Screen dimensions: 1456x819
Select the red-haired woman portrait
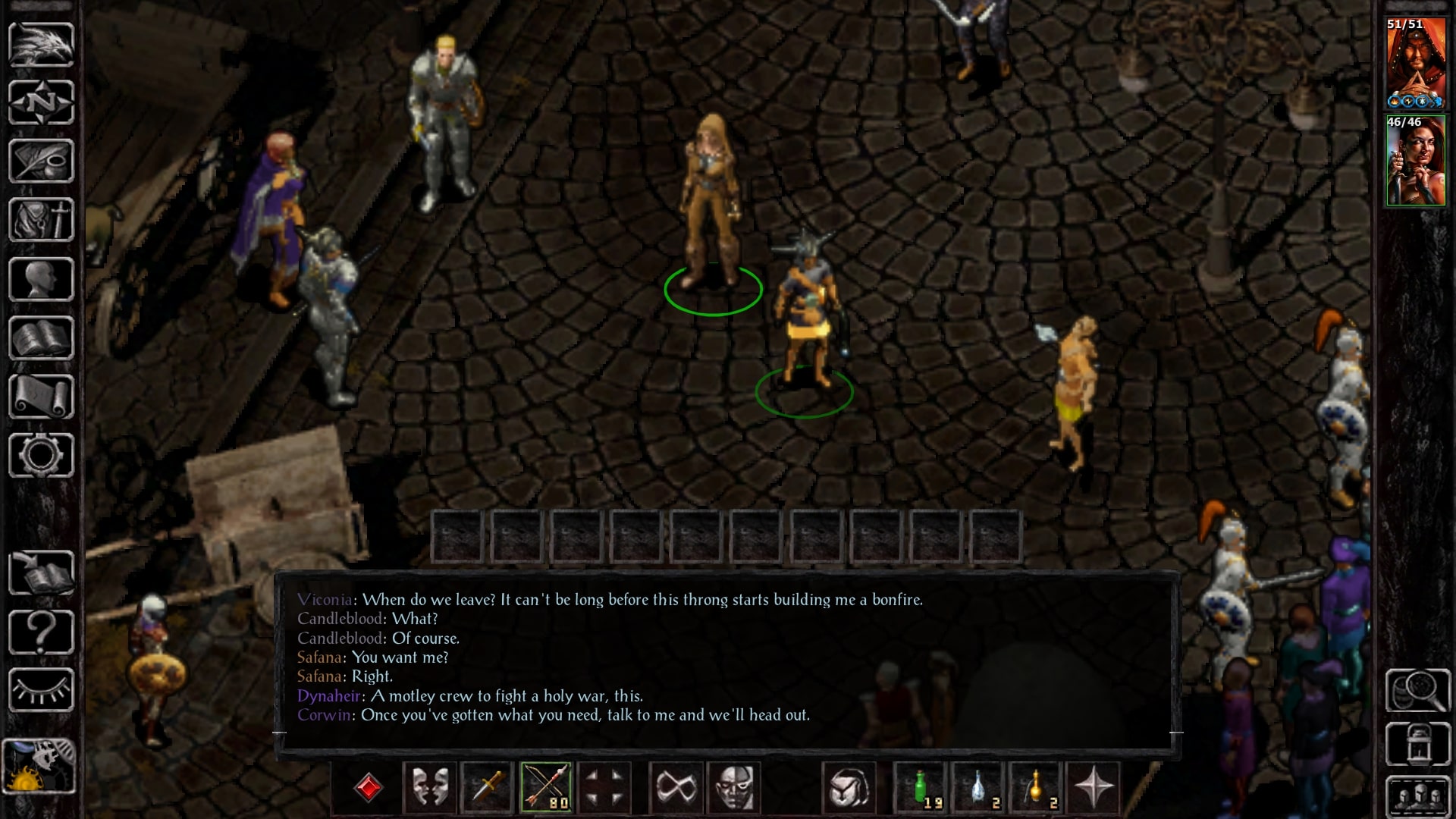(1416, 162)
